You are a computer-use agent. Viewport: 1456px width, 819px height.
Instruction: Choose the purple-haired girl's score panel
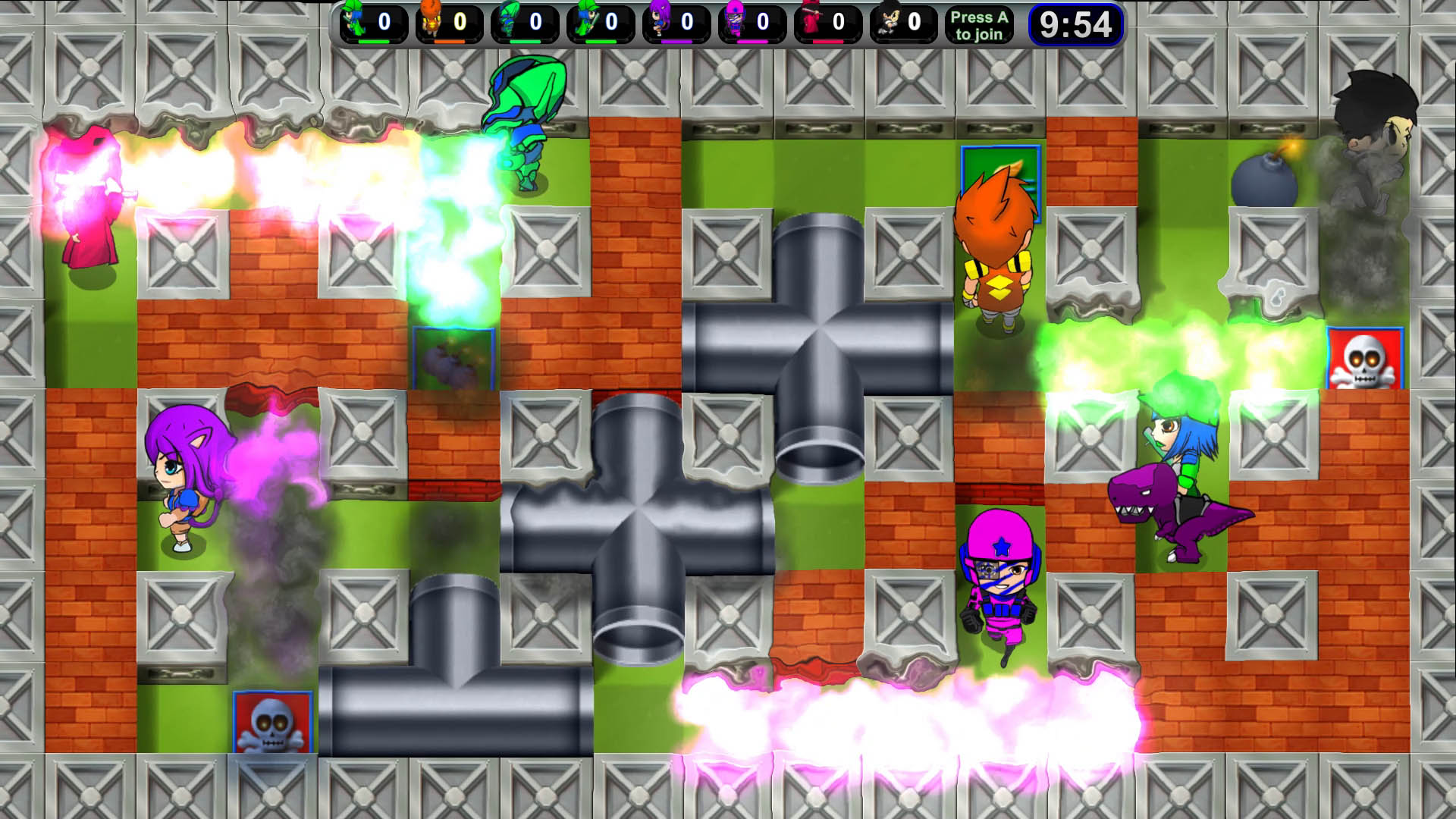676,24
